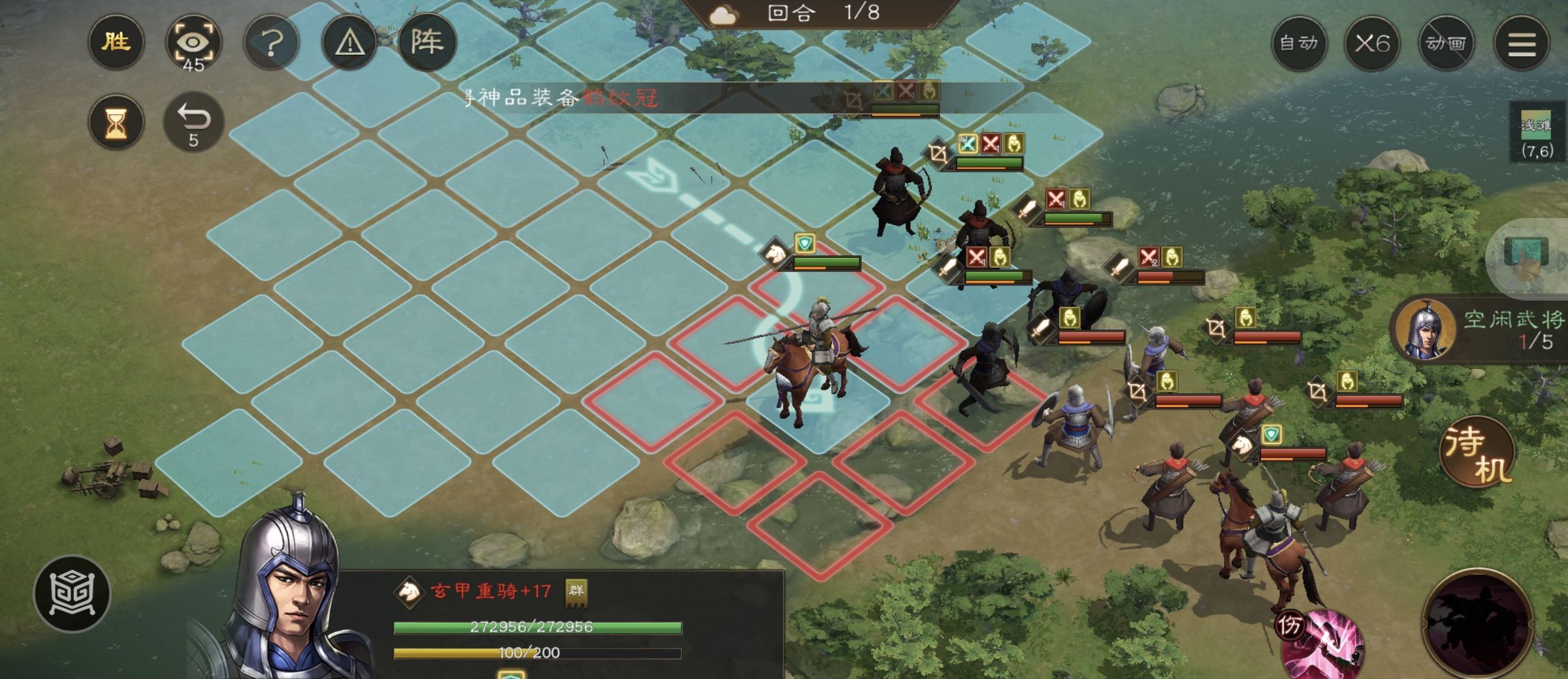
Task: Activate the 伤 damage skill icon
Action: pos(1320,643)
